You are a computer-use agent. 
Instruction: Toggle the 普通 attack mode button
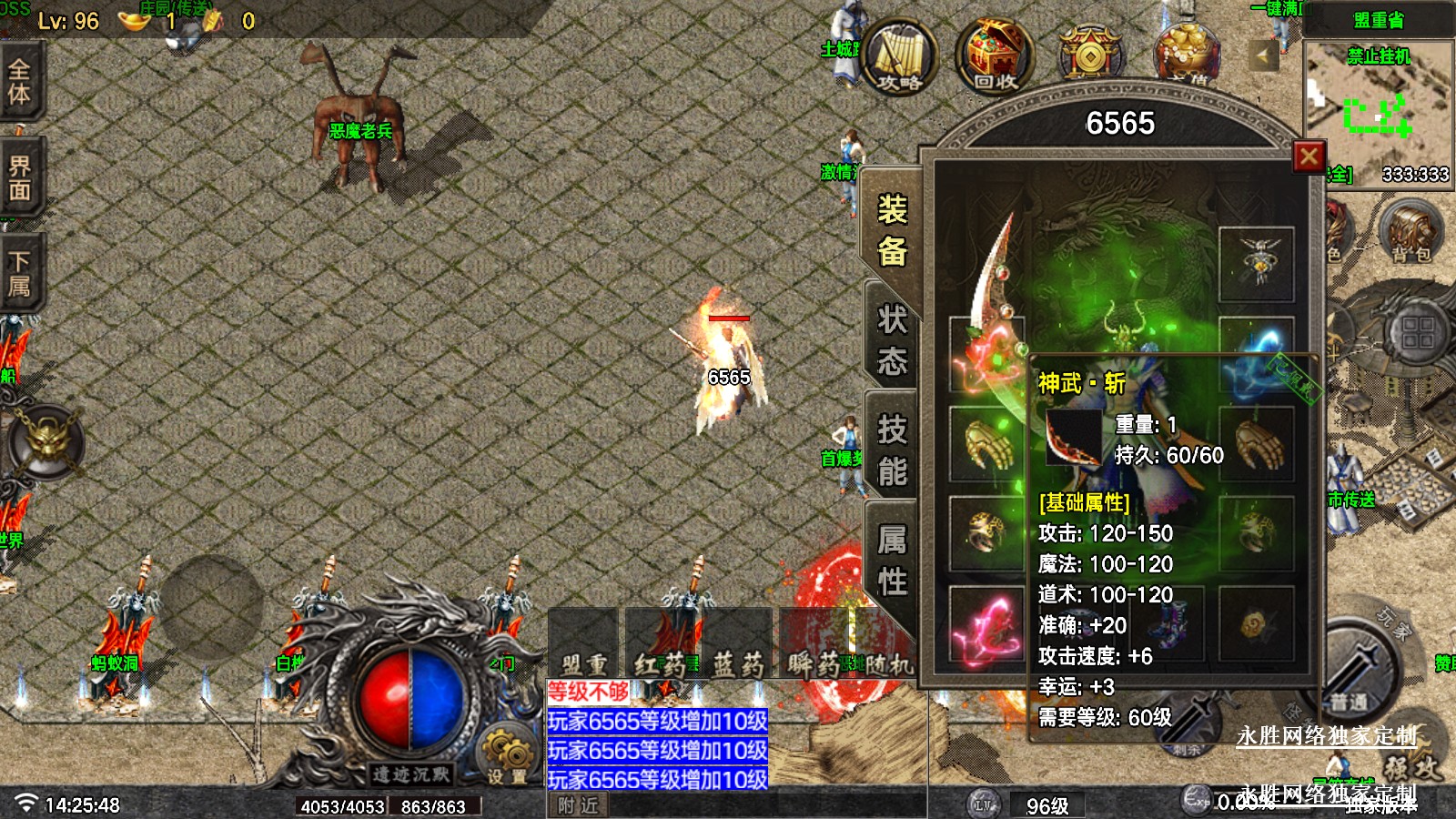coord(1350,692)
